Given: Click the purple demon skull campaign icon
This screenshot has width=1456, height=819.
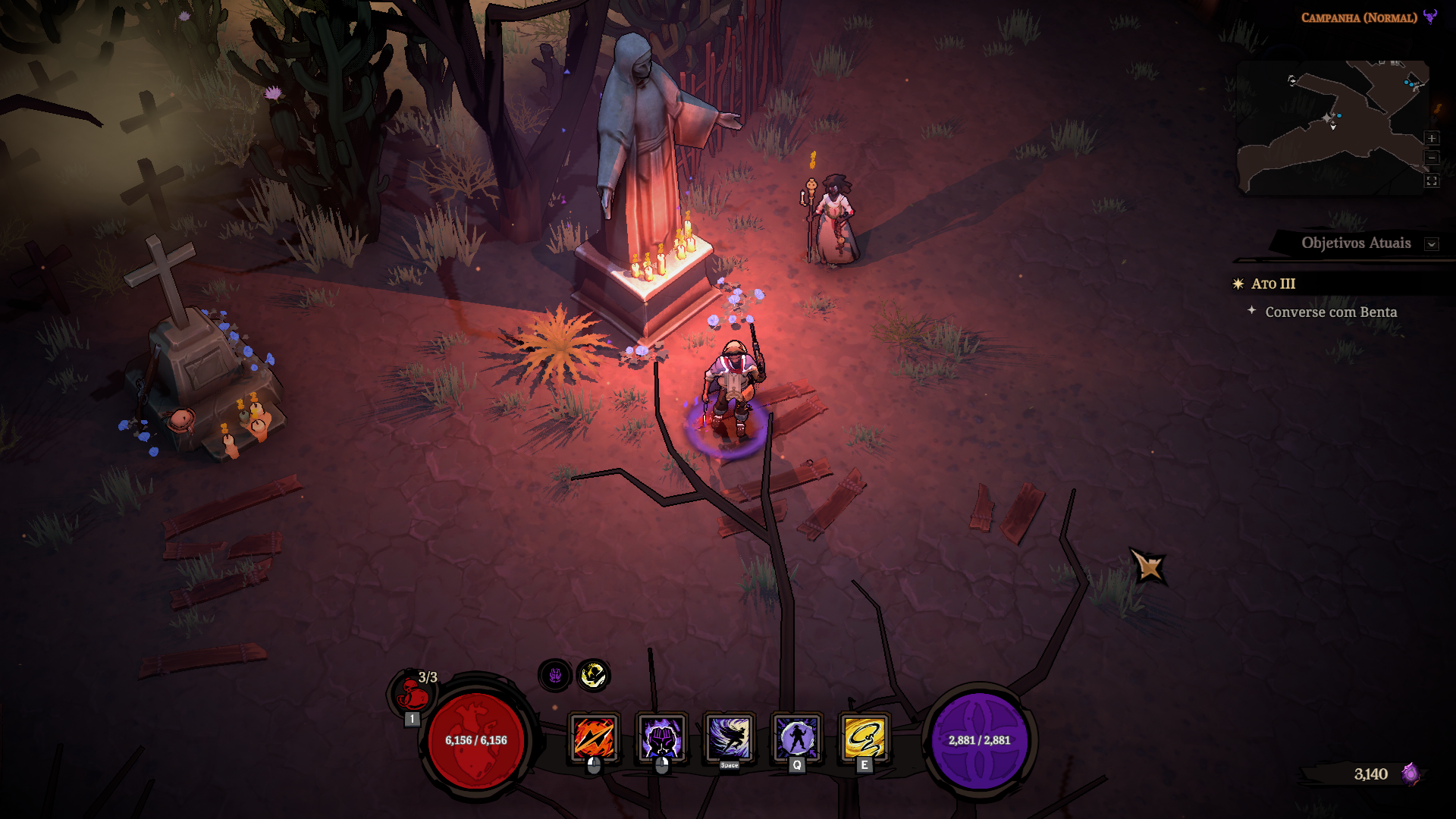Looking at the screenshot, I should point(1430,17).
